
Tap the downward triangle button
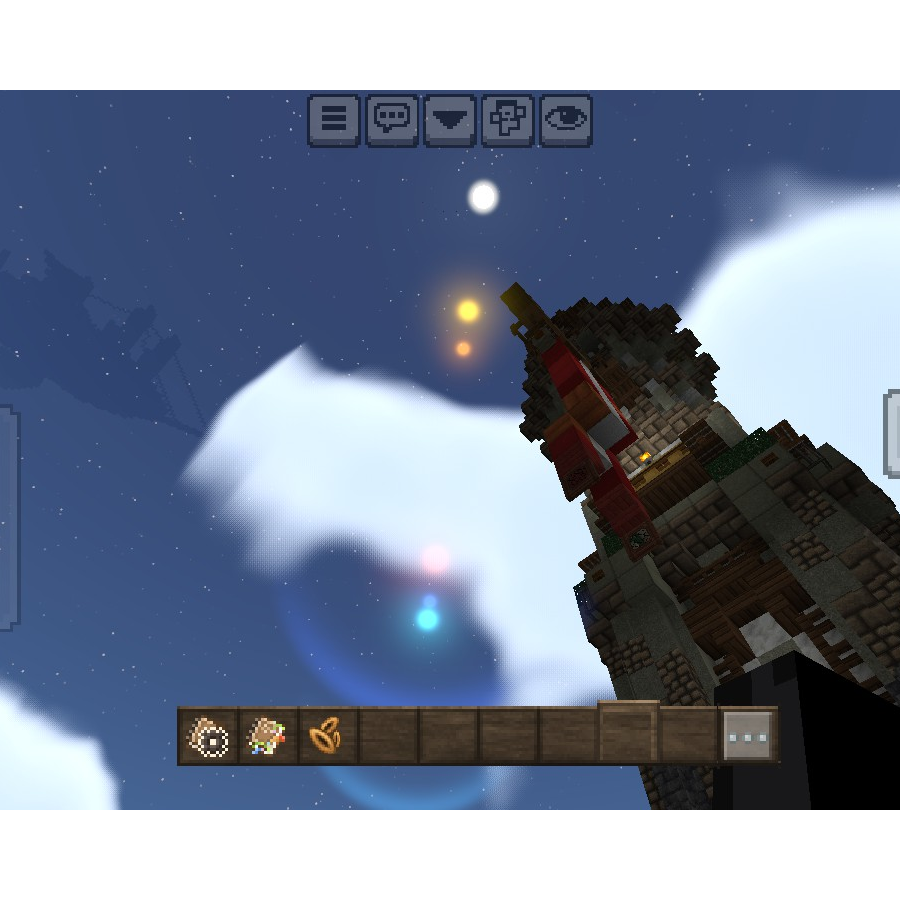450,121
